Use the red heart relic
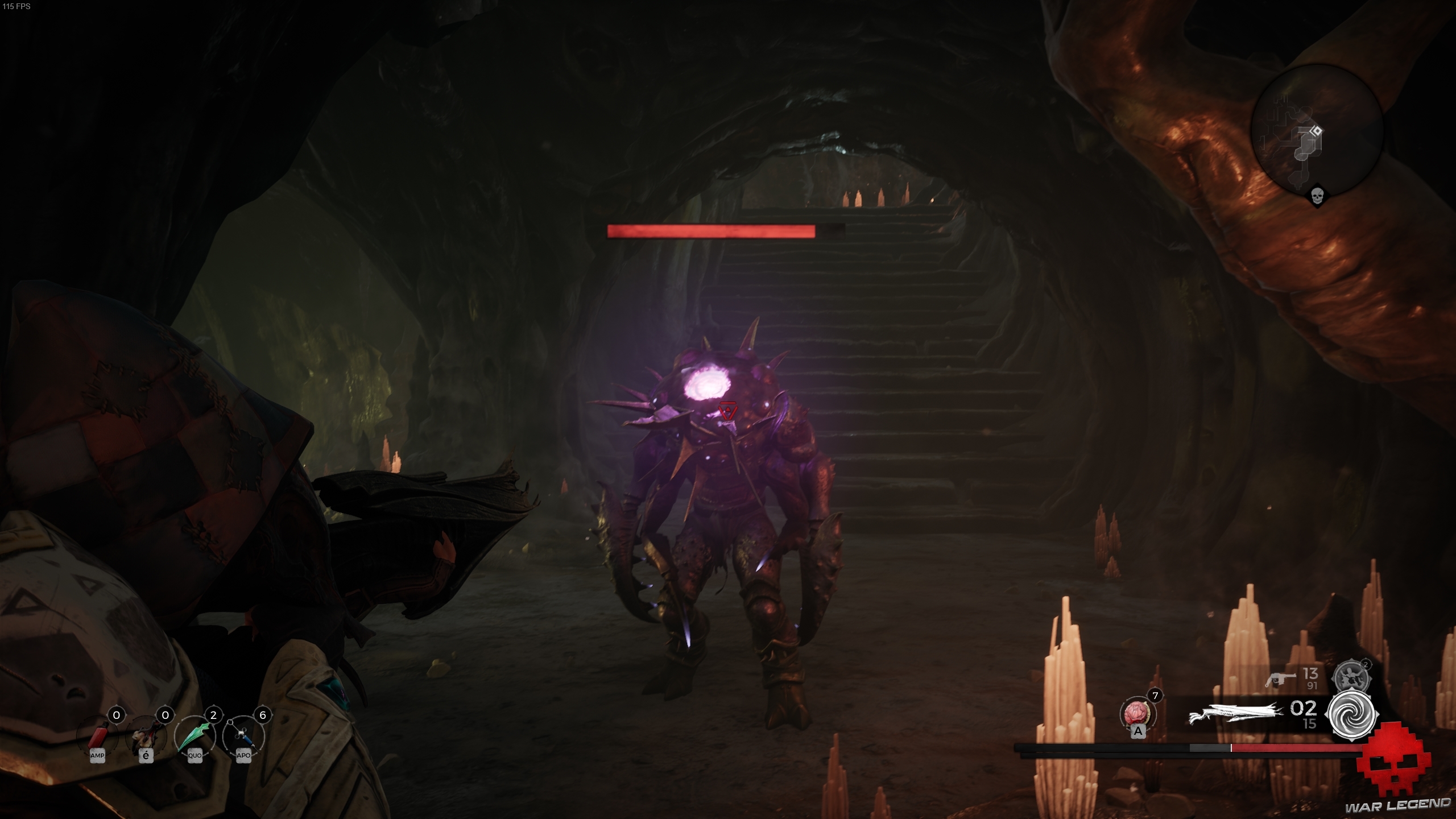The height and width of the screenshot is (819, 1456). tap(1137, 713)
